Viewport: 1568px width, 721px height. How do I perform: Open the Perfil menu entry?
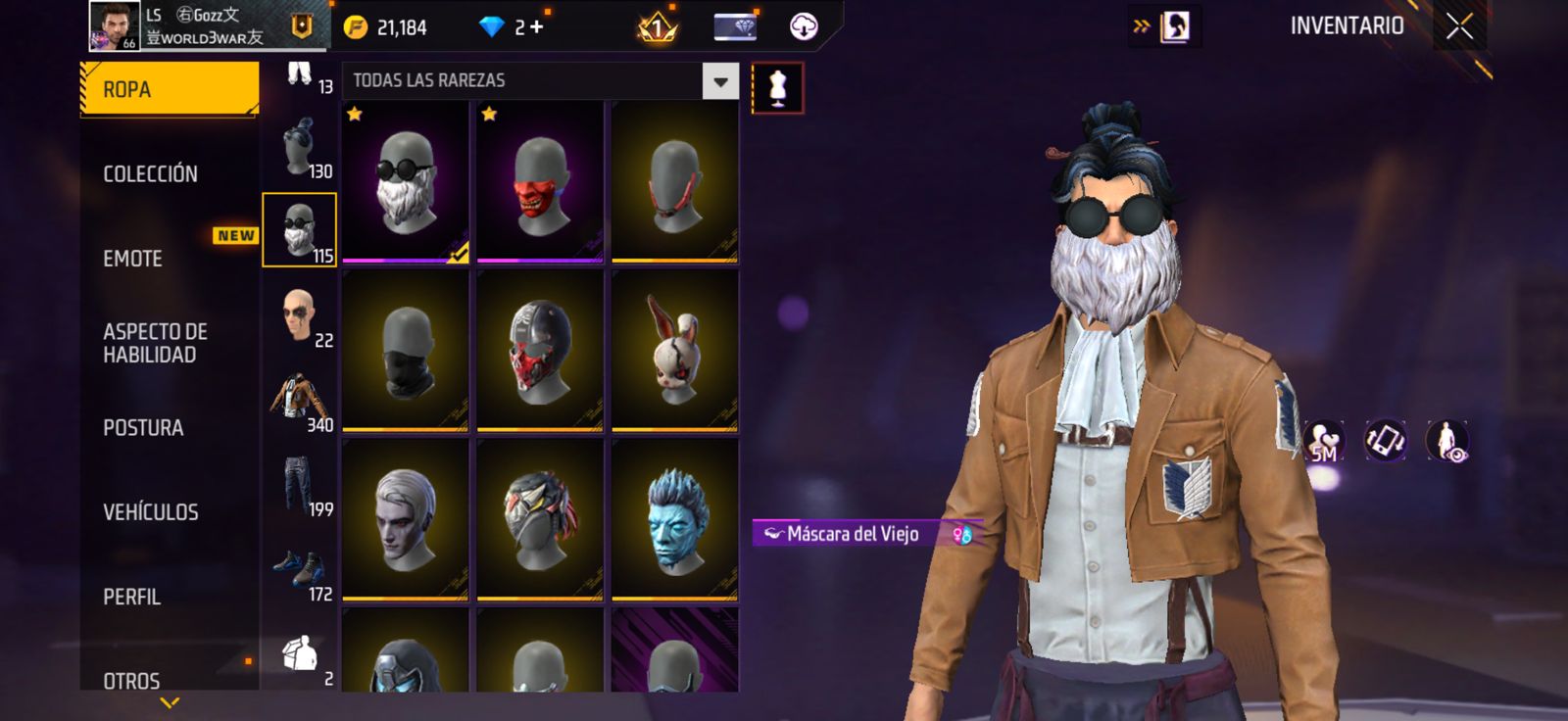pos(131,597)
